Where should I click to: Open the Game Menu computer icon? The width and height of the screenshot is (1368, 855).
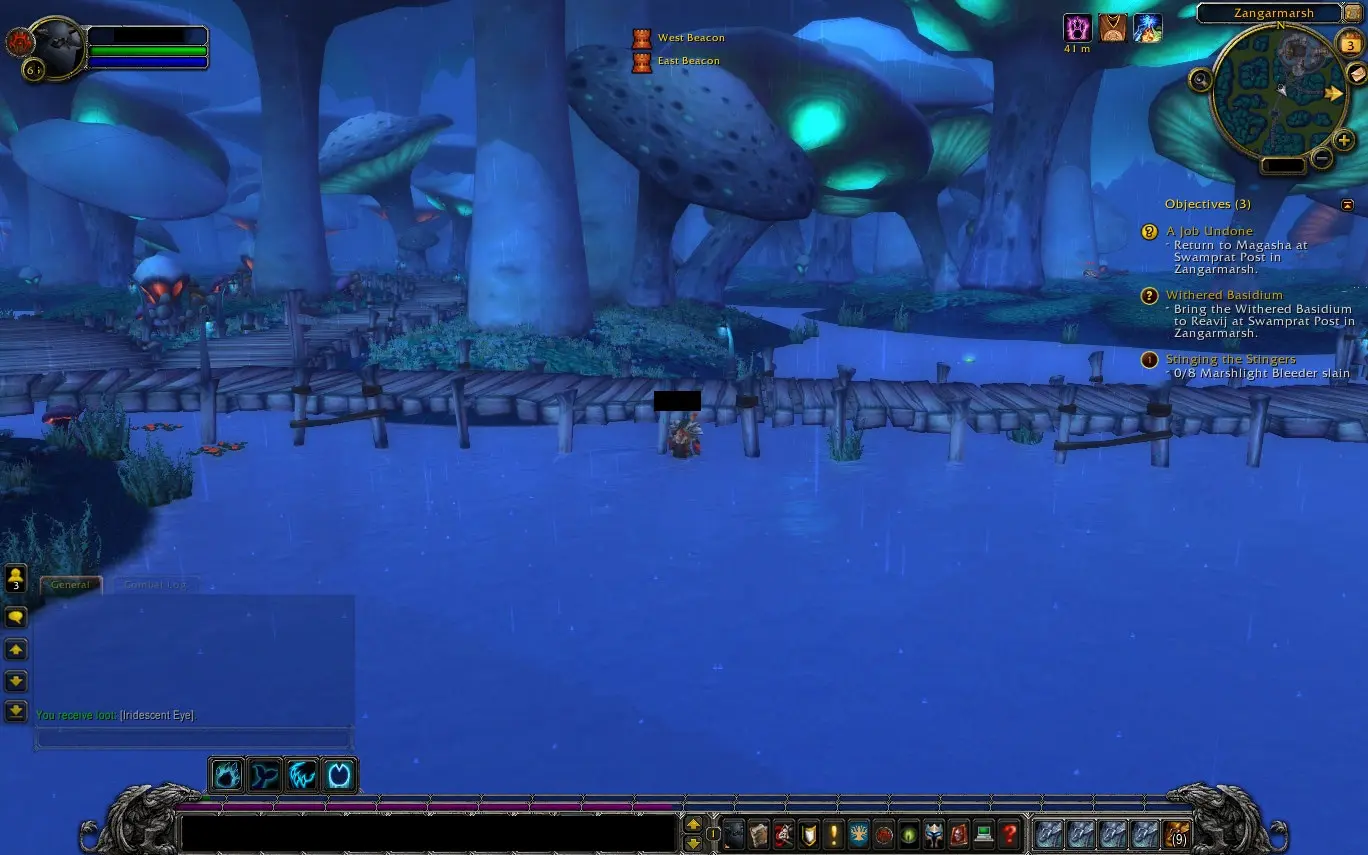point(984,834)
